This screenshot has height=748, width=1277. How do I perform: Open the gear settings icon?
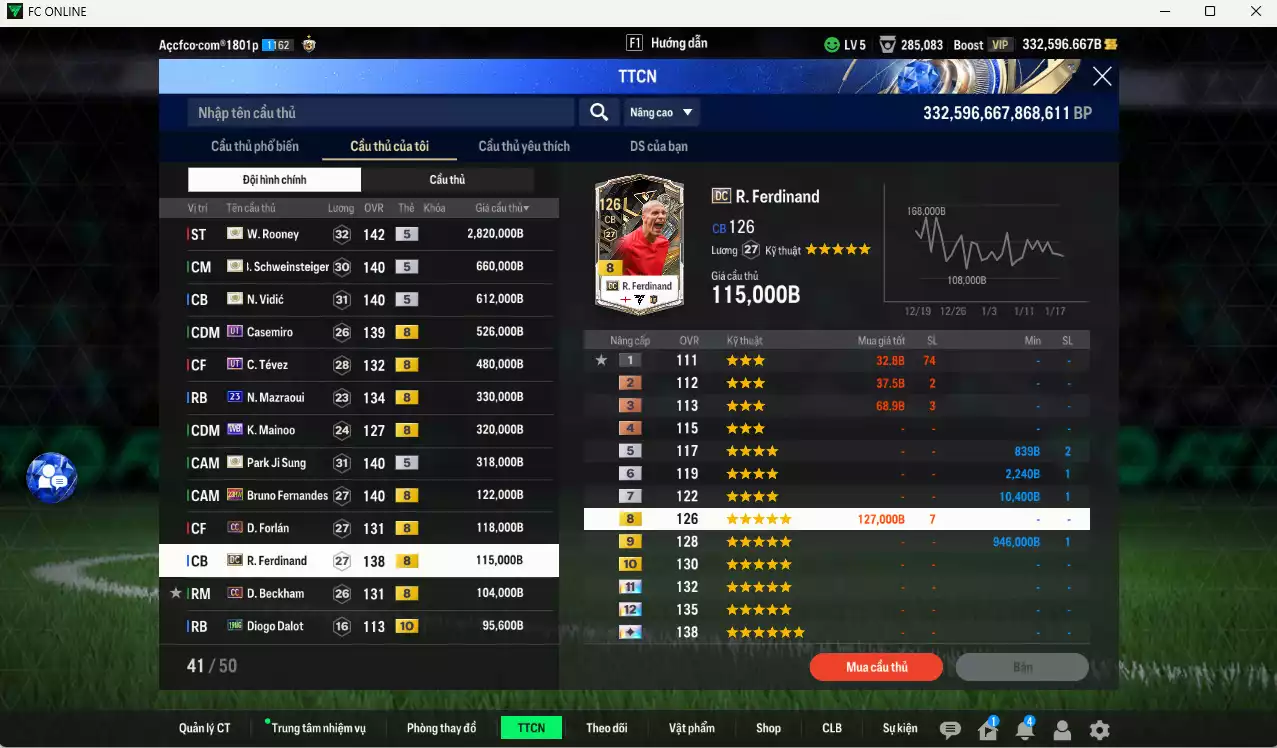(x=1099, y=730)
